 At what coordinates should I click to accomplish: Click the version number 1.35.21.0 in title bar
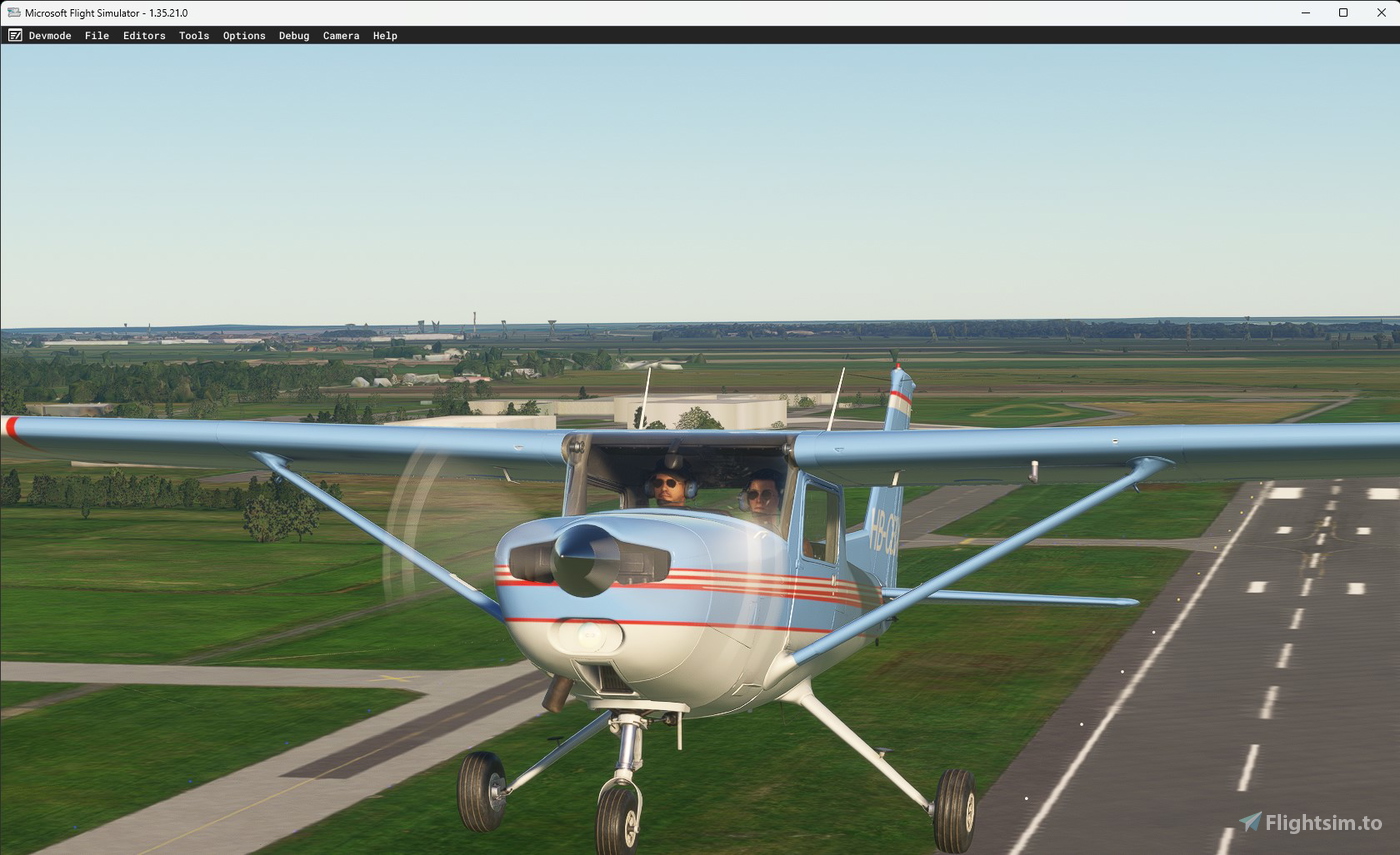click(x=166, y=13)
